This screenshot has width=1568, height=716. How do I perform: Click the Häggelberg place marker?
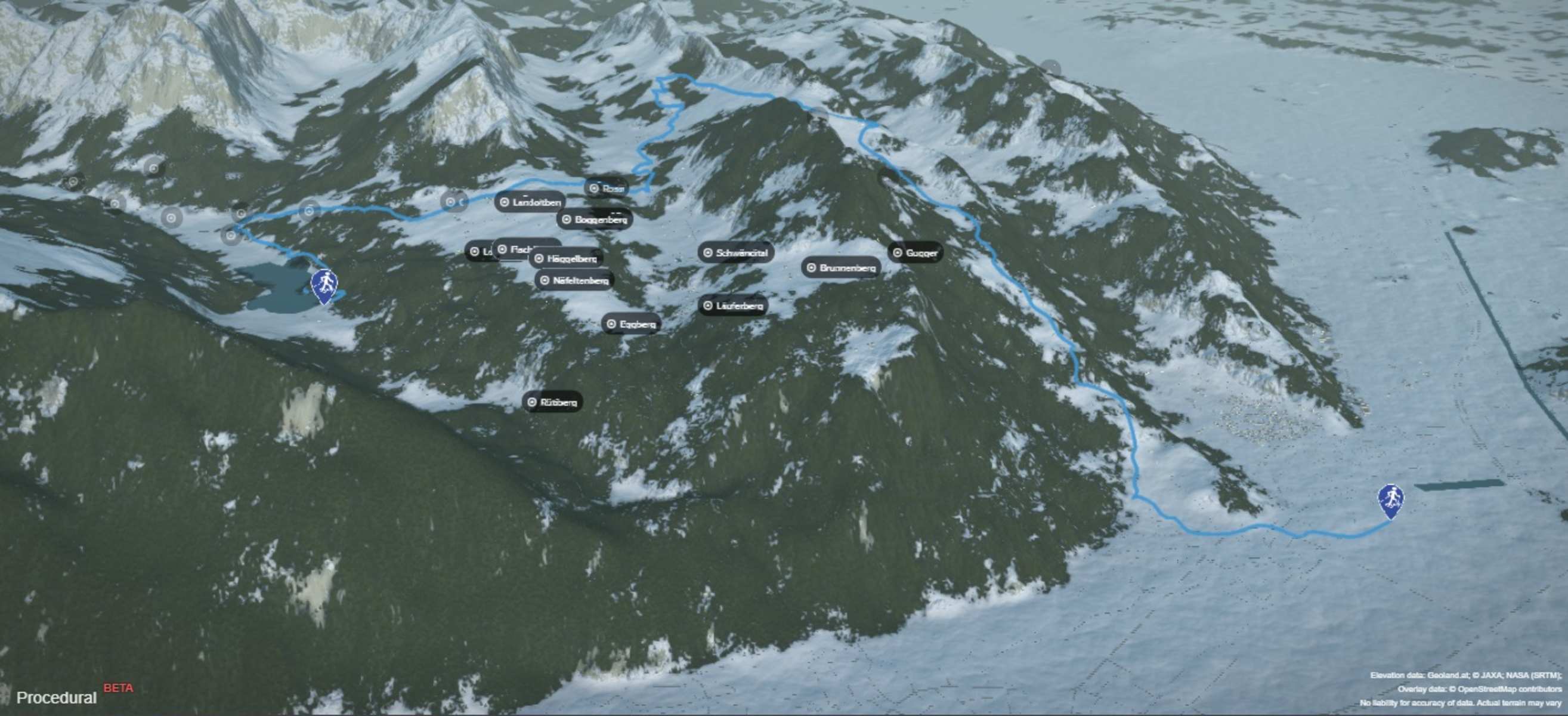(x=565, y=259)
